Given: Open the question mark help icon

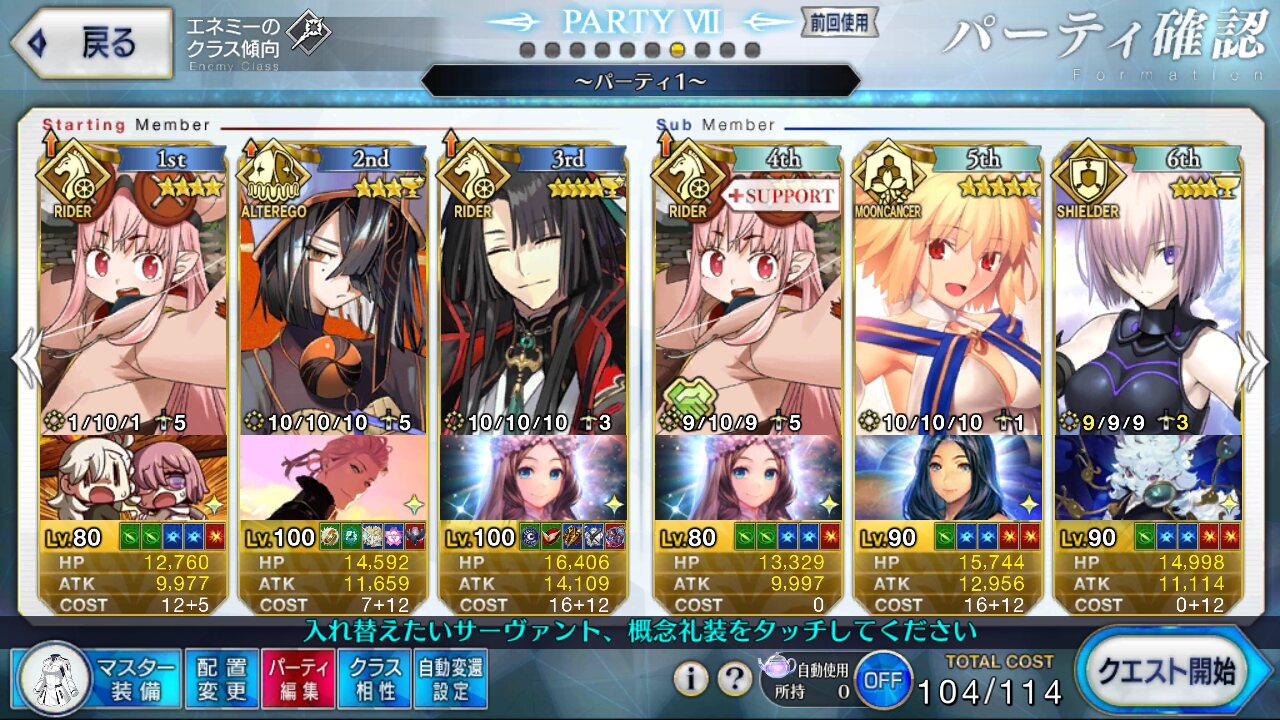Looking at the screenshot, I should (x=735, y=679).
